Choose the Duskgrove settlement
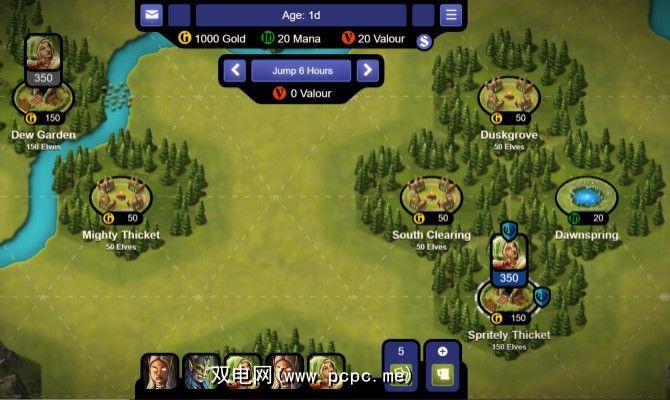Screen dimensions: 670x400 pyautogui.click(x=509, y=96)
